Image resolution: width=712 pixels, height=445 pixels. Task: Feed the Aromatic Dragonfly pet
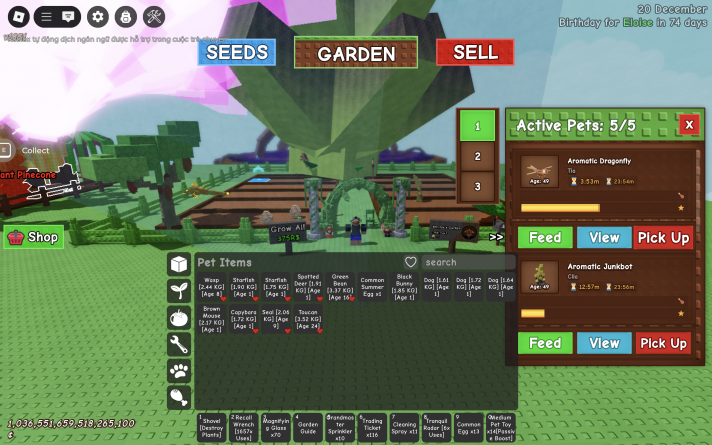[545, 237]
